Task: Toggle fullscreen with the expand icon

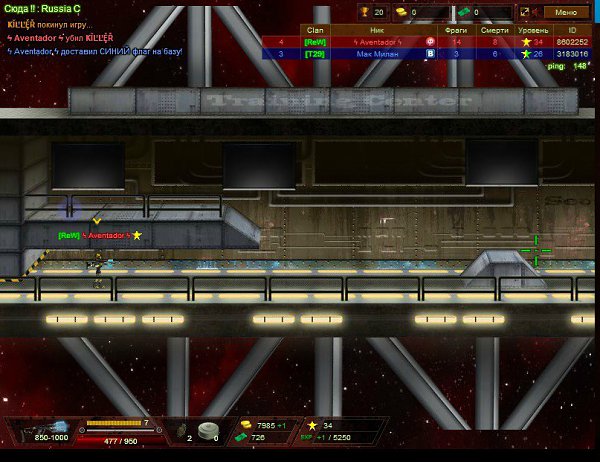Action: pyautogui.click(x=524, y=12)
